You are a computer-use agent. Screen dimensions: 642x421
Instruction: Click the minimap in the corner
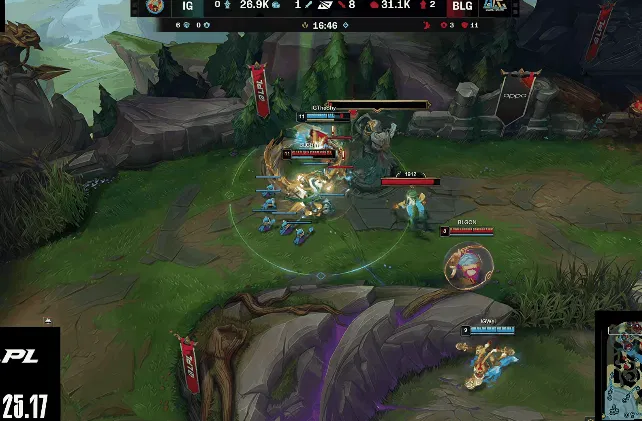620,367
